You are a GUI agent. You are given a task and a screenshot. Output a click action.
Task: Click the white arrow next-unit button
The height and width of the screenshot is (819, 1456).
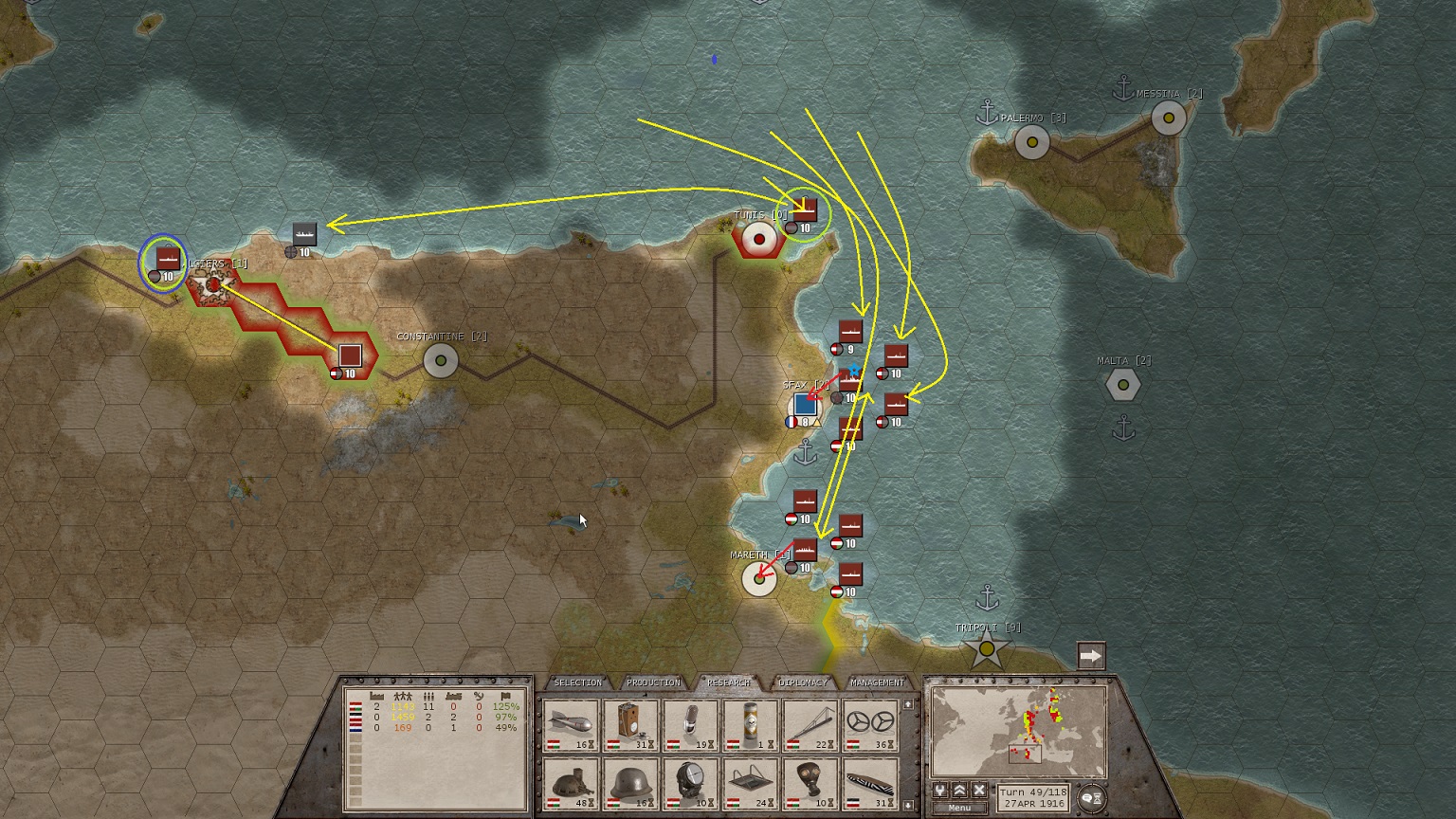(1091, 656)
